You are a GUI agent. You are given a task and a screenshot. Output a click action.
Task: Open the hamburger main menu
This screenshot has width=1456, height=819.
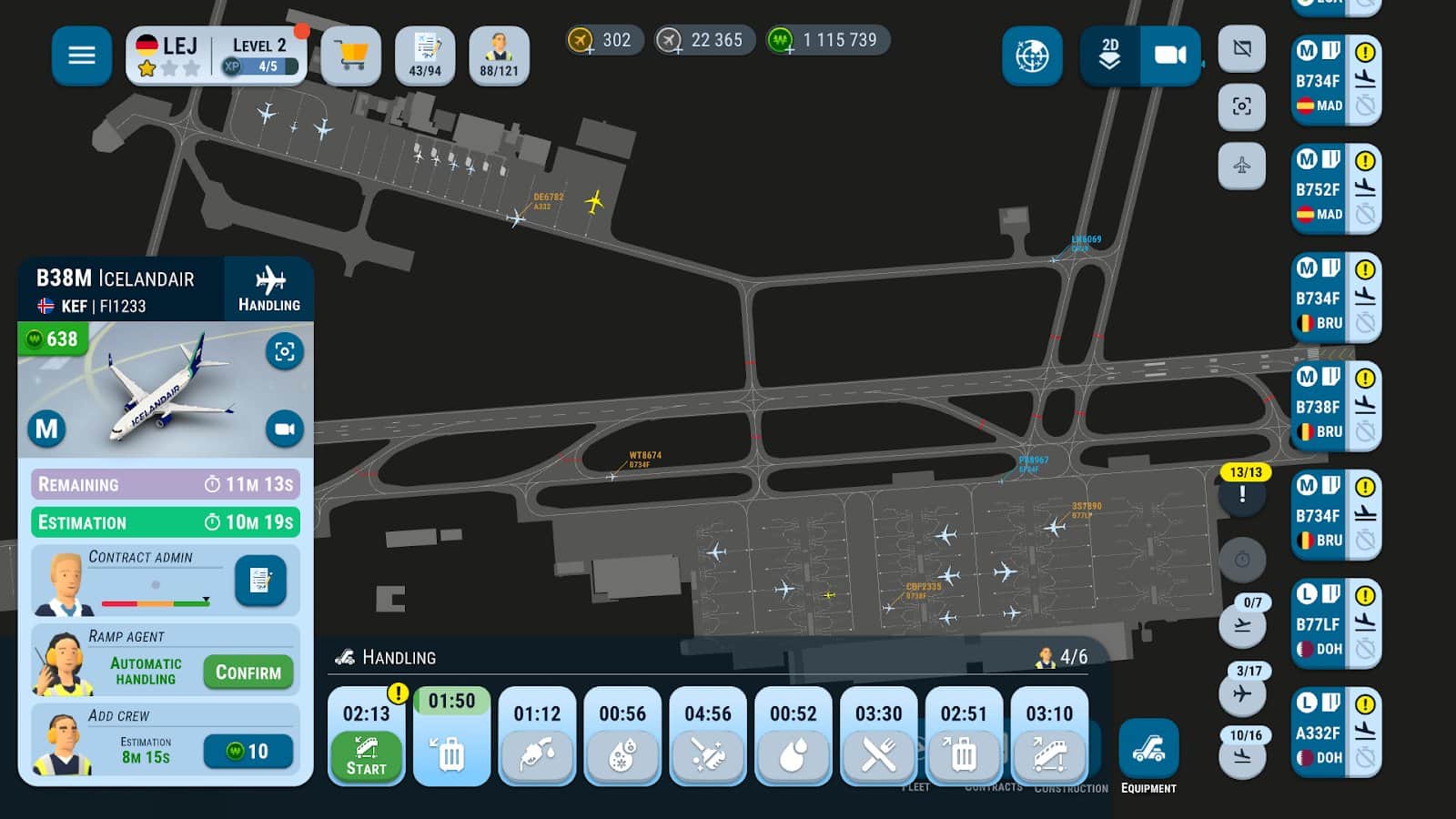pos(81,56)
